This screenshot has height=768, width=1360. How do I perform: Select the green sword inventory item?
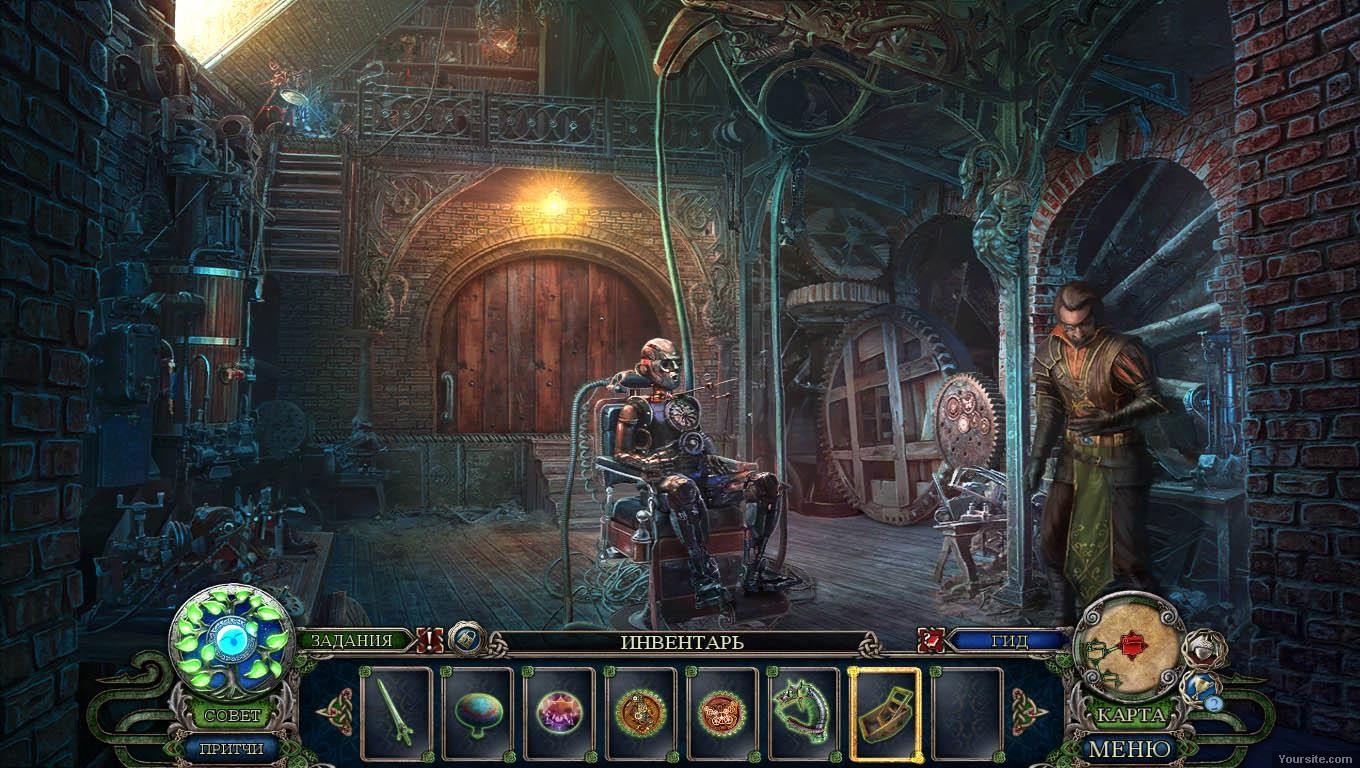396,713
